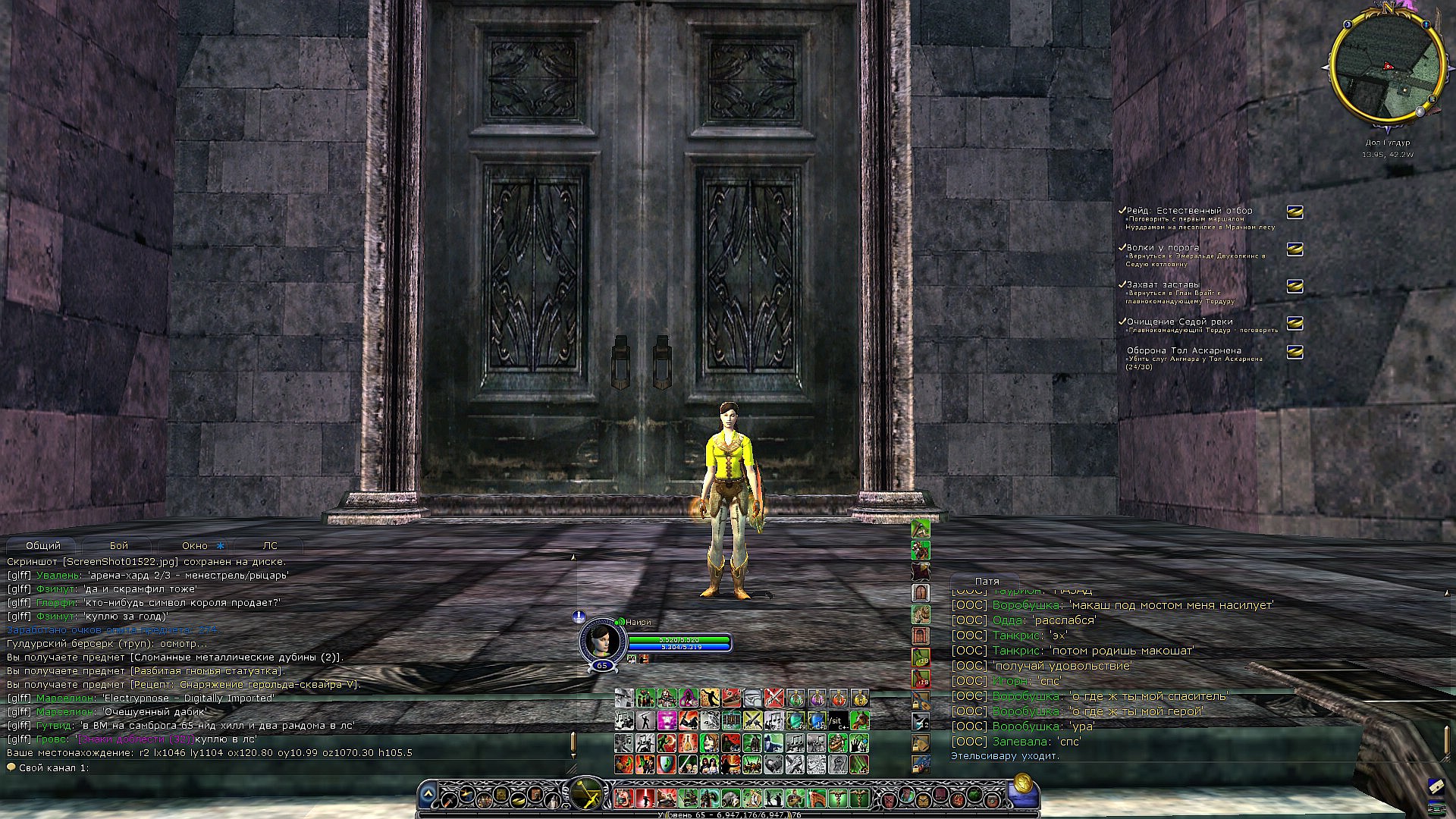Select the Окно chat tab
Viewport: 1456px width, 819px height.
[195, 545]
